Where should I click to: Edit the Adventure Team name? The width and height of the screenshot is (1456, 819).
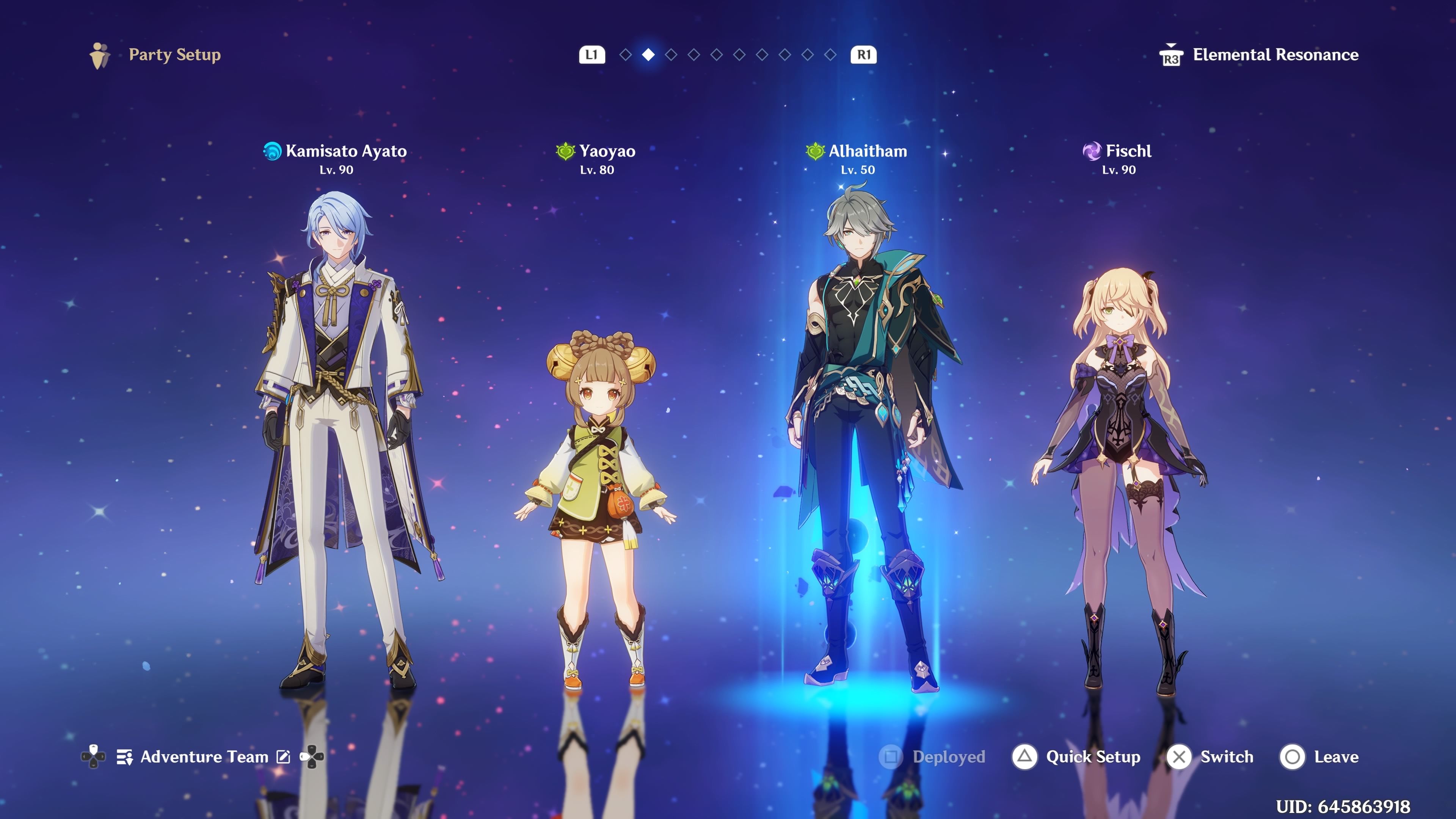283,757
